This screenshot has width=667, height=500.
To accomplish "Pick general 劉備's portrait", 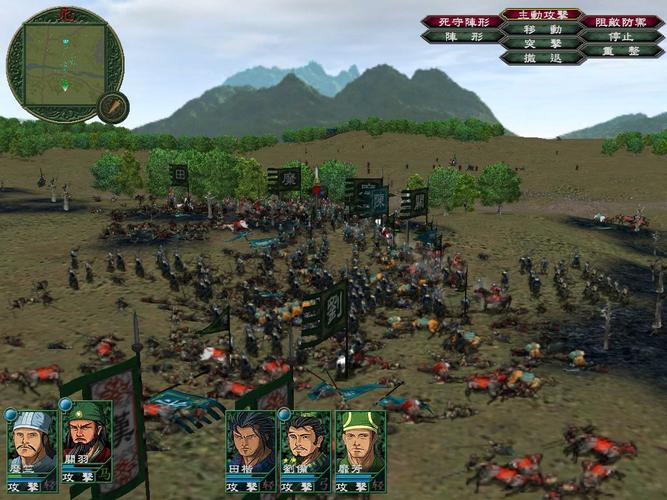I will point(305,442).
